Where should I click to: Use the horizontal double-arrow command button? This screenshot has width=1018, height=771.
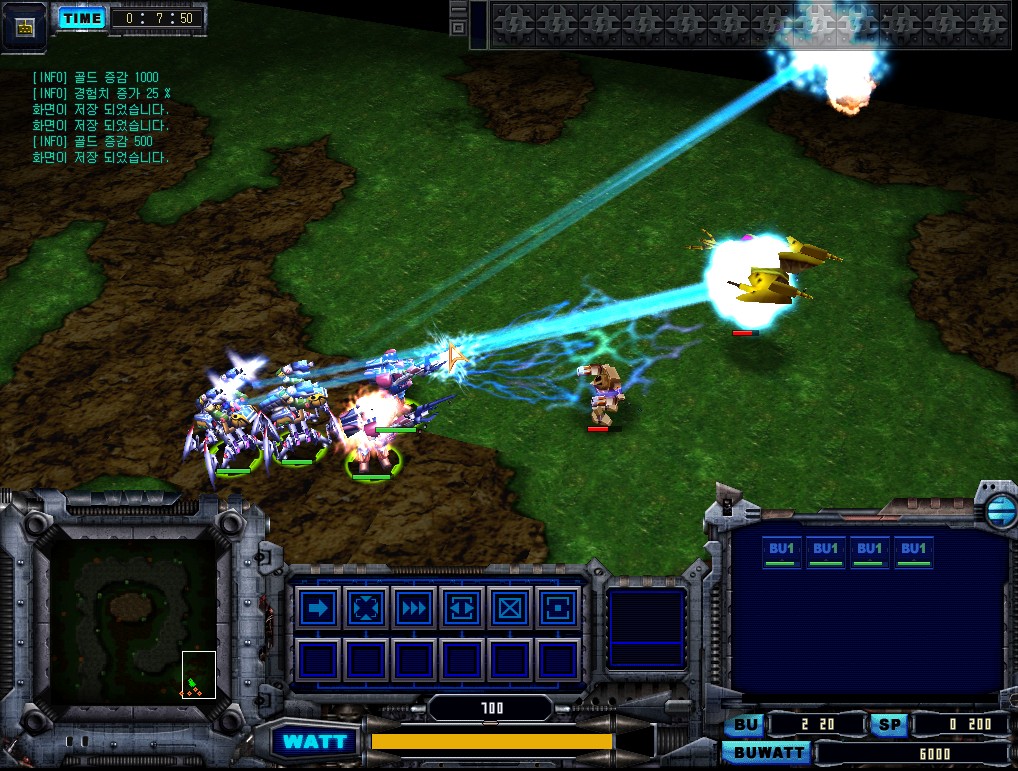(x=461, y=608)
